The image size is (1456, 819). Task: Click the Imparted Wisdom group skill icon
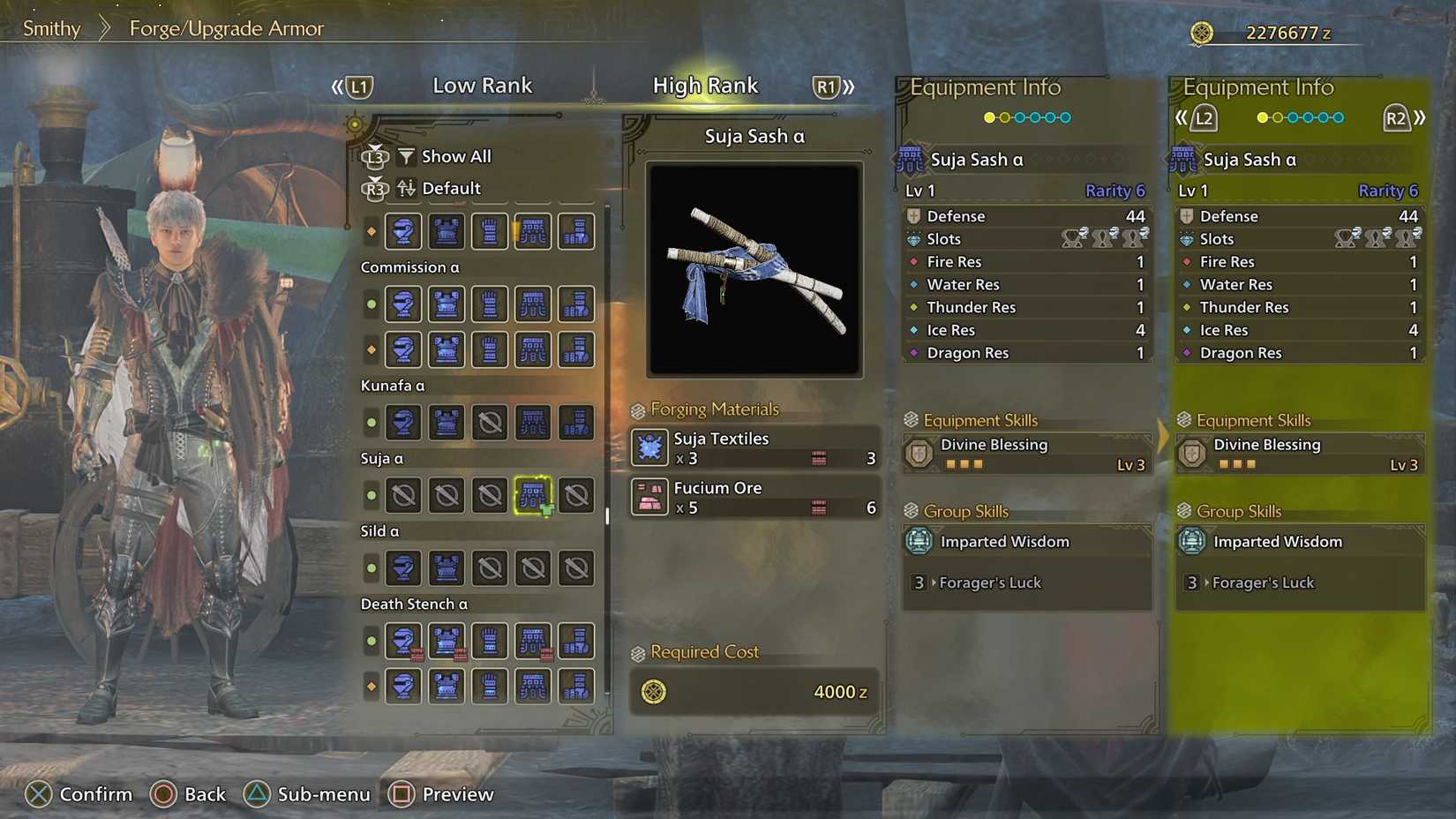pyautogui.click(x=918, y=541)
